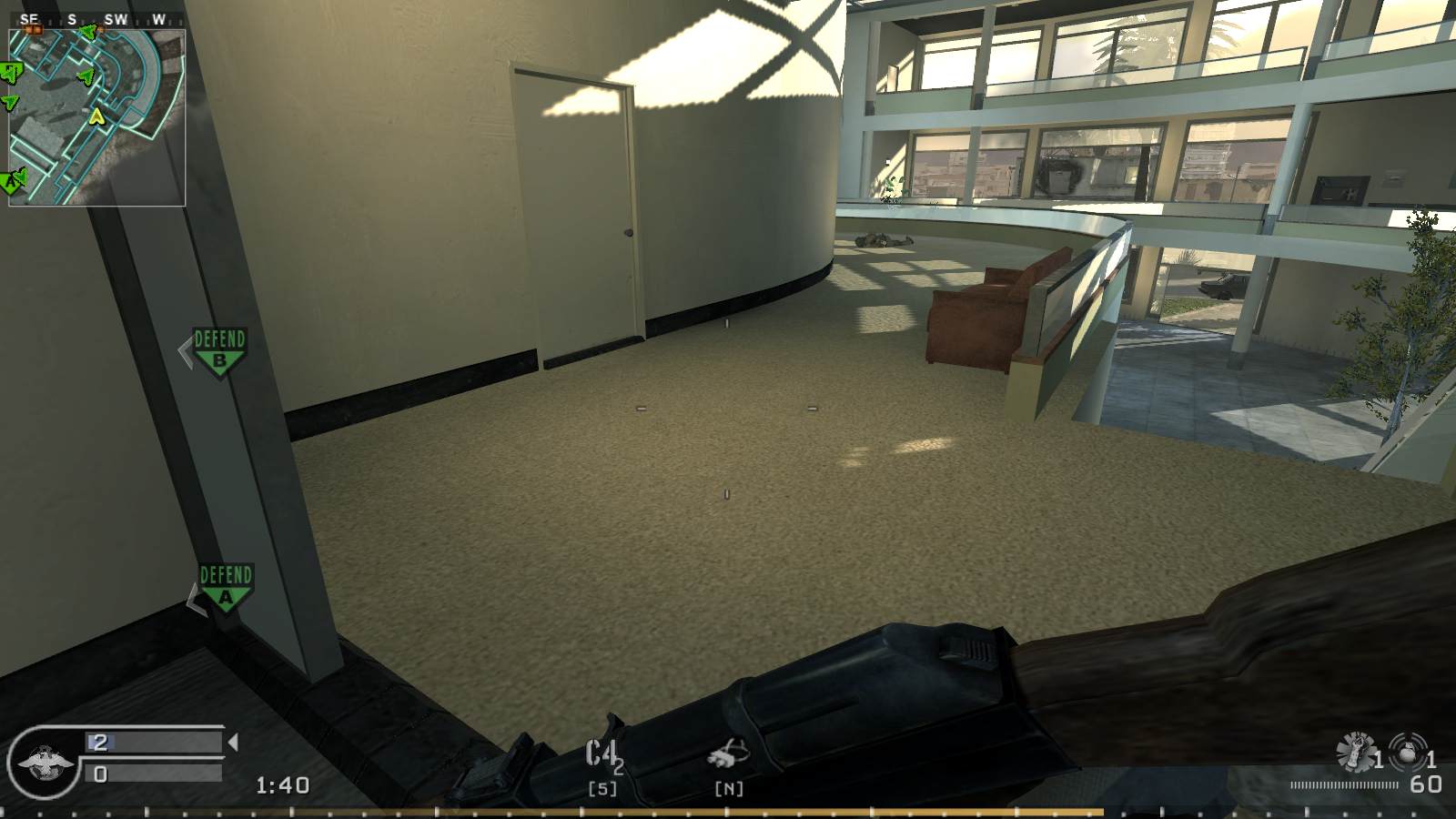This screenshot has width=1456, height=819.
Task: Expand the scoreboard via the small triangle arrow
Action: click(233, 742)
